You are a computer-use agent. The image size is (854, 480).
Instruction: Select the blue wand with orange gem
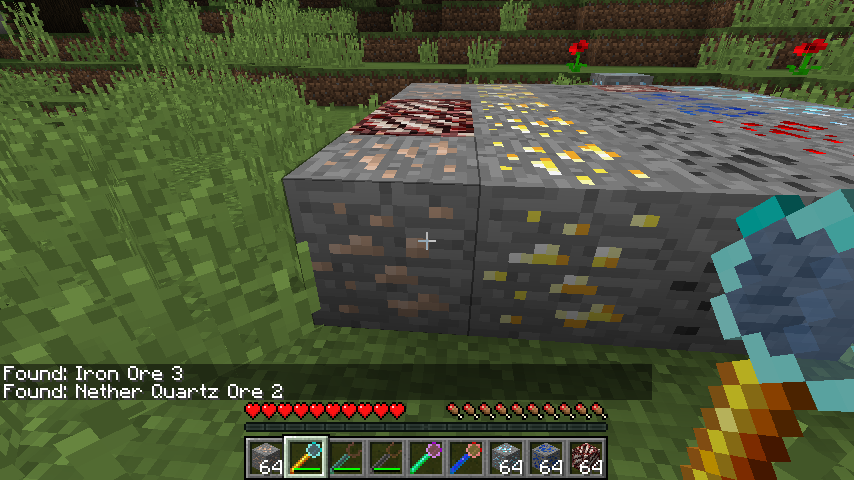(466, 458)
